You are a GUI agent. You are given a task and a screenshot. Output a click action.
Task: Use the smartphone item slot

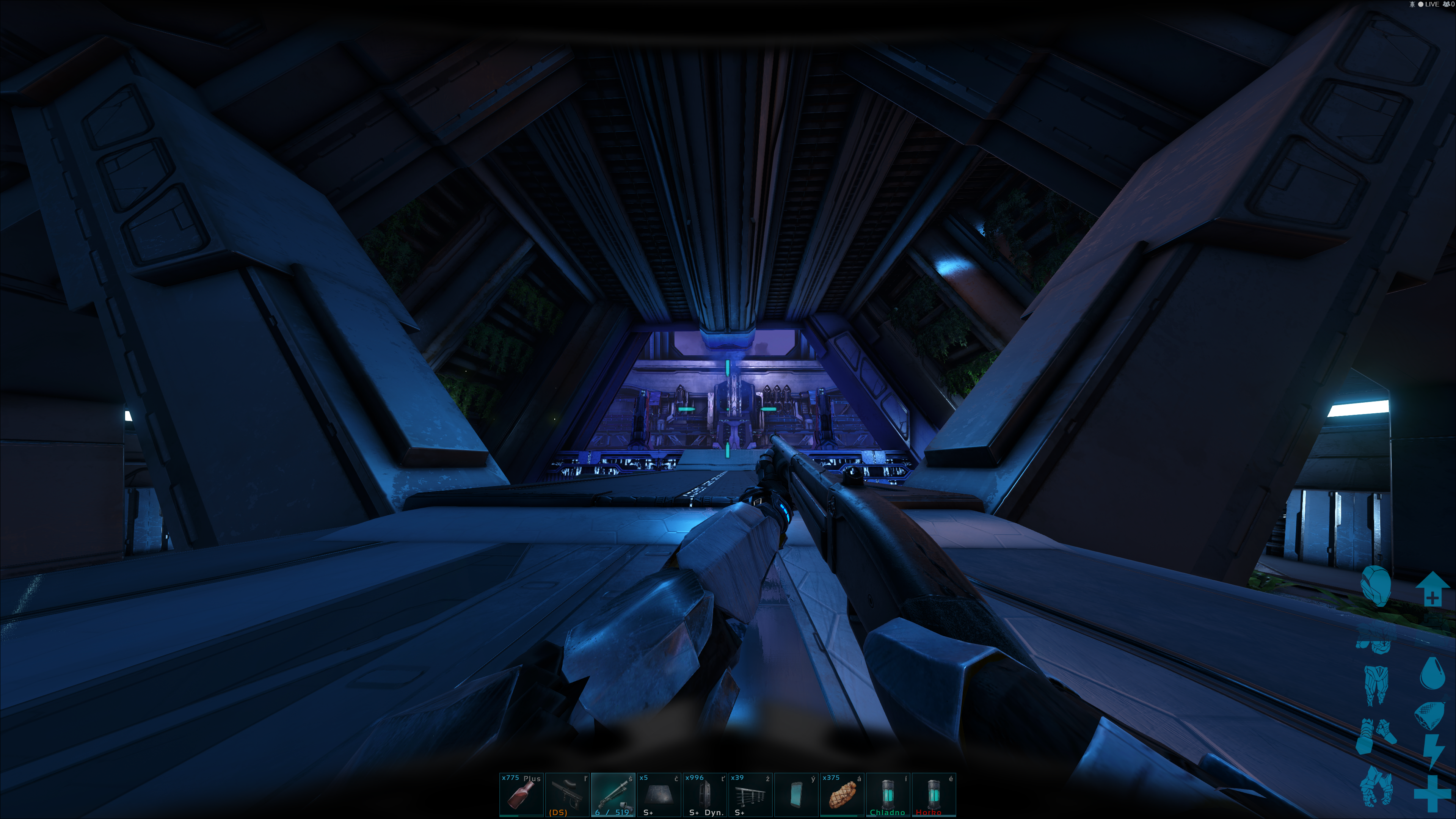click(x=796, y=794)
